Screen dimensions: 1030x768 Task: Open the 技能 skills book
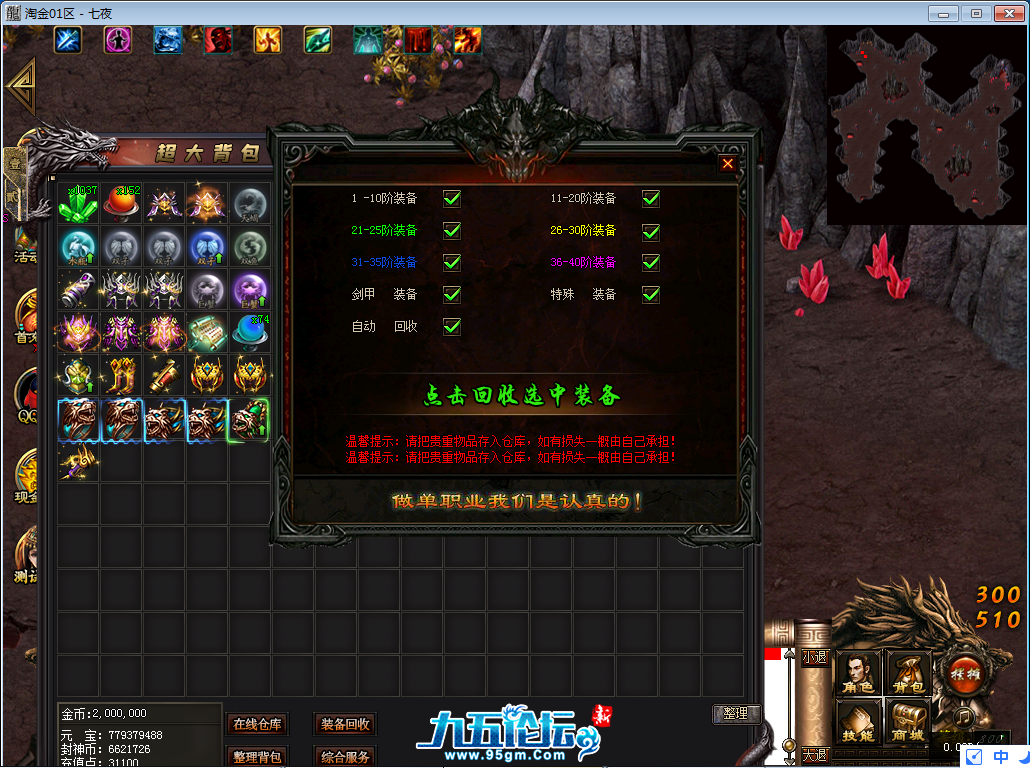click(857, 720)
